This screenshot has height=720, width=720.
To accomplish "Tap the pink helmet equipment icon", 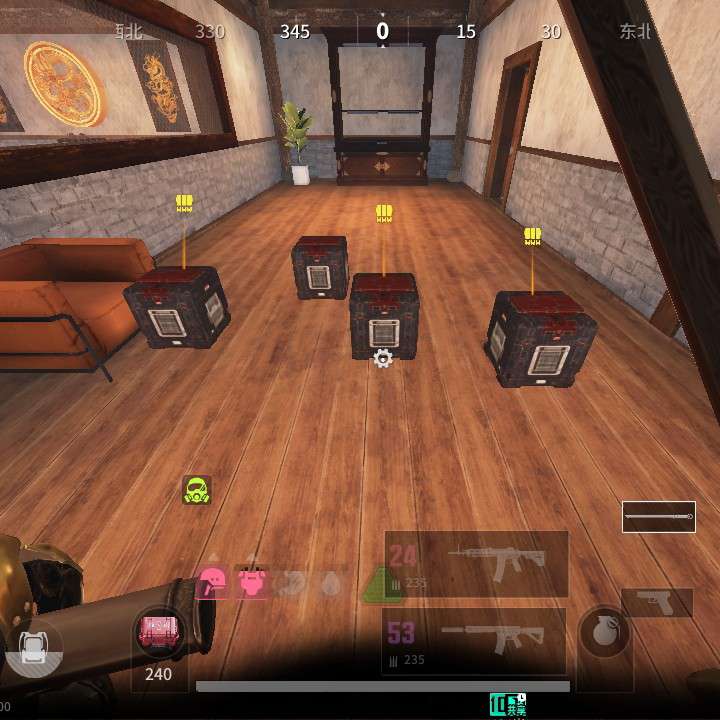I will pyautogui.click(x=214, y=580).
